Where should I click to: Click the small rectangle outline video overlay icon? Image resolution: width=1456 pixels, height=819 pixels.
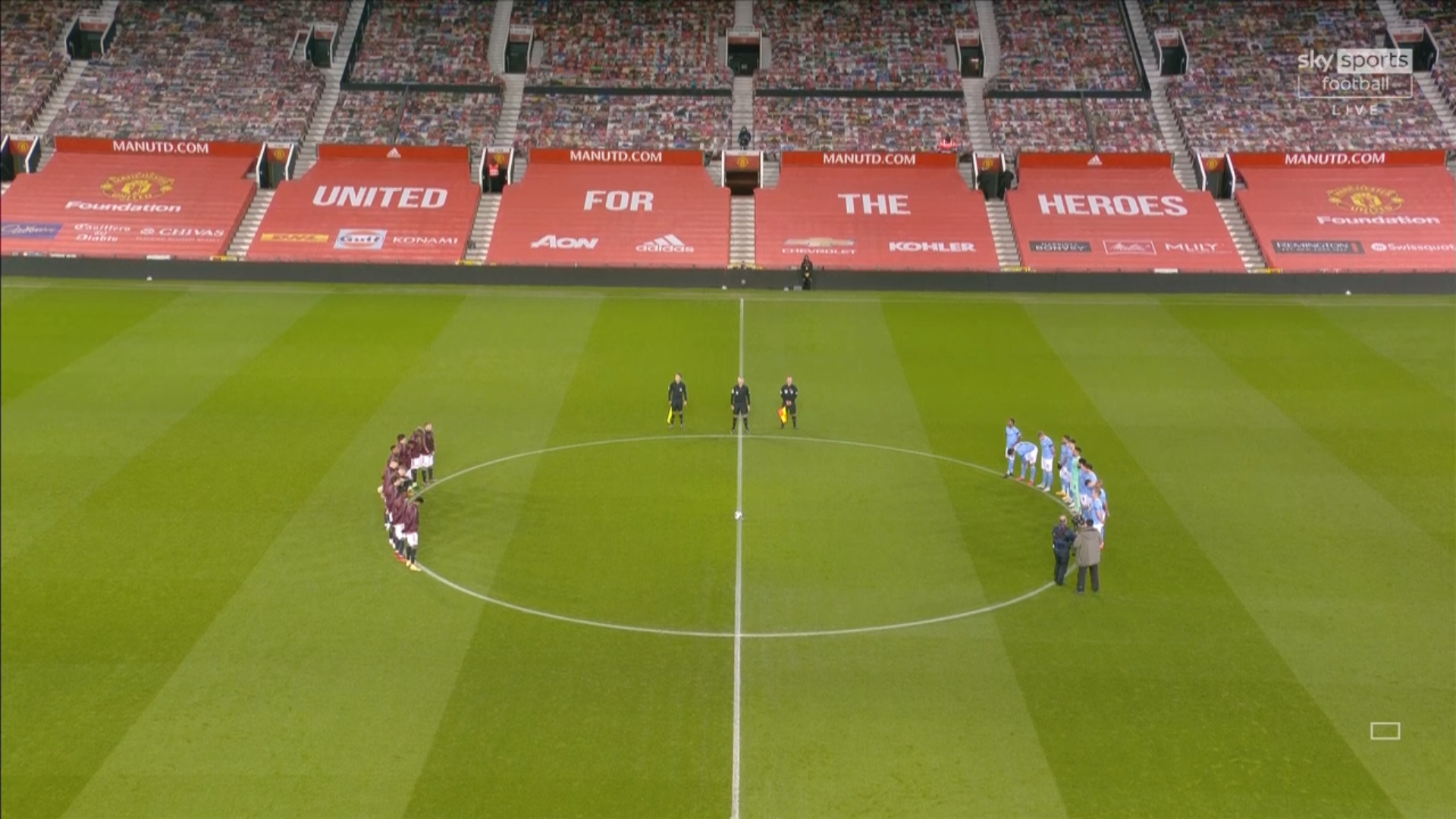click(1385, 730)
